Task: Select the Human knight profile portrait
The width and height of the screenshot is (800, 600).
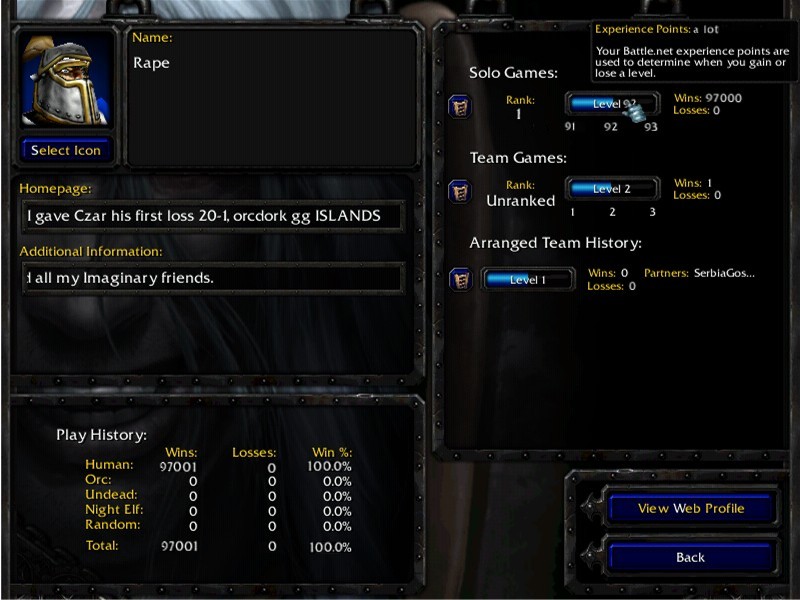Action: tap(66, 82)
